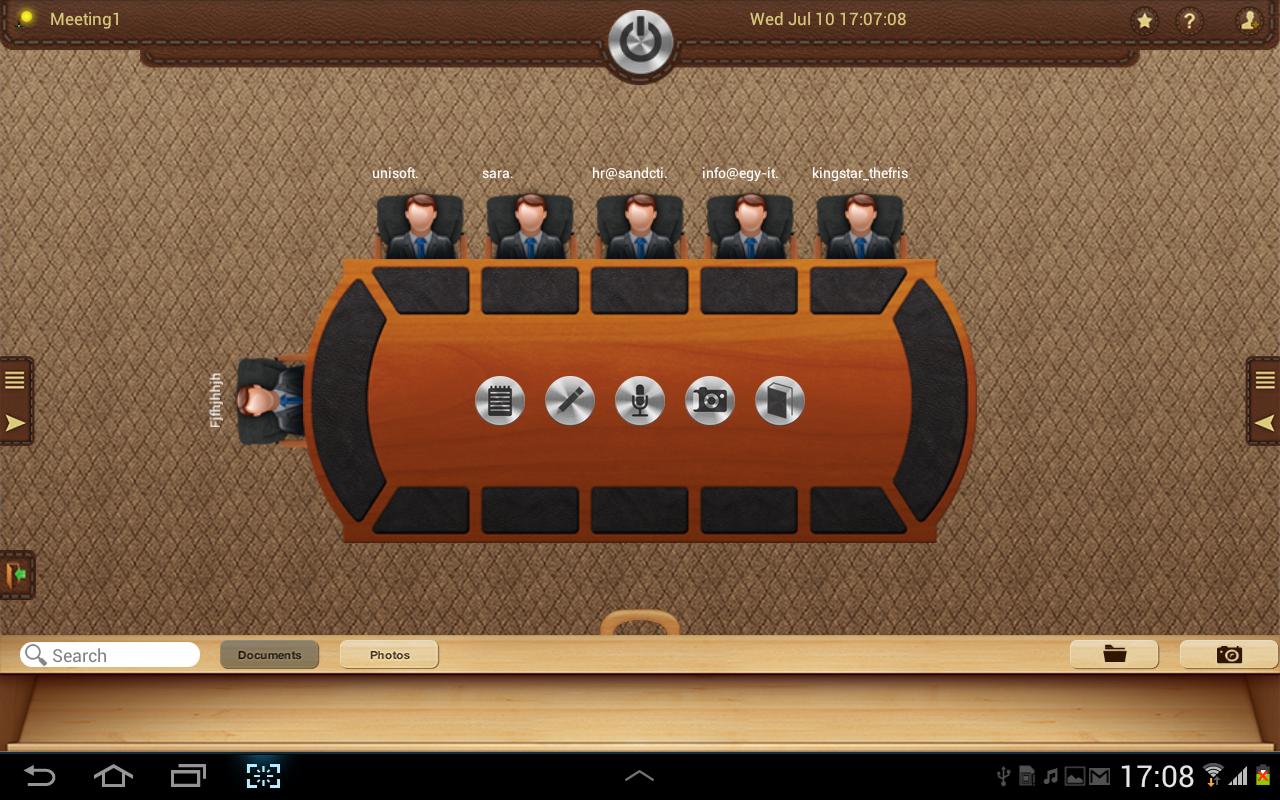
Task: Leave the meeting using the exit door icon
Action: 17,575
